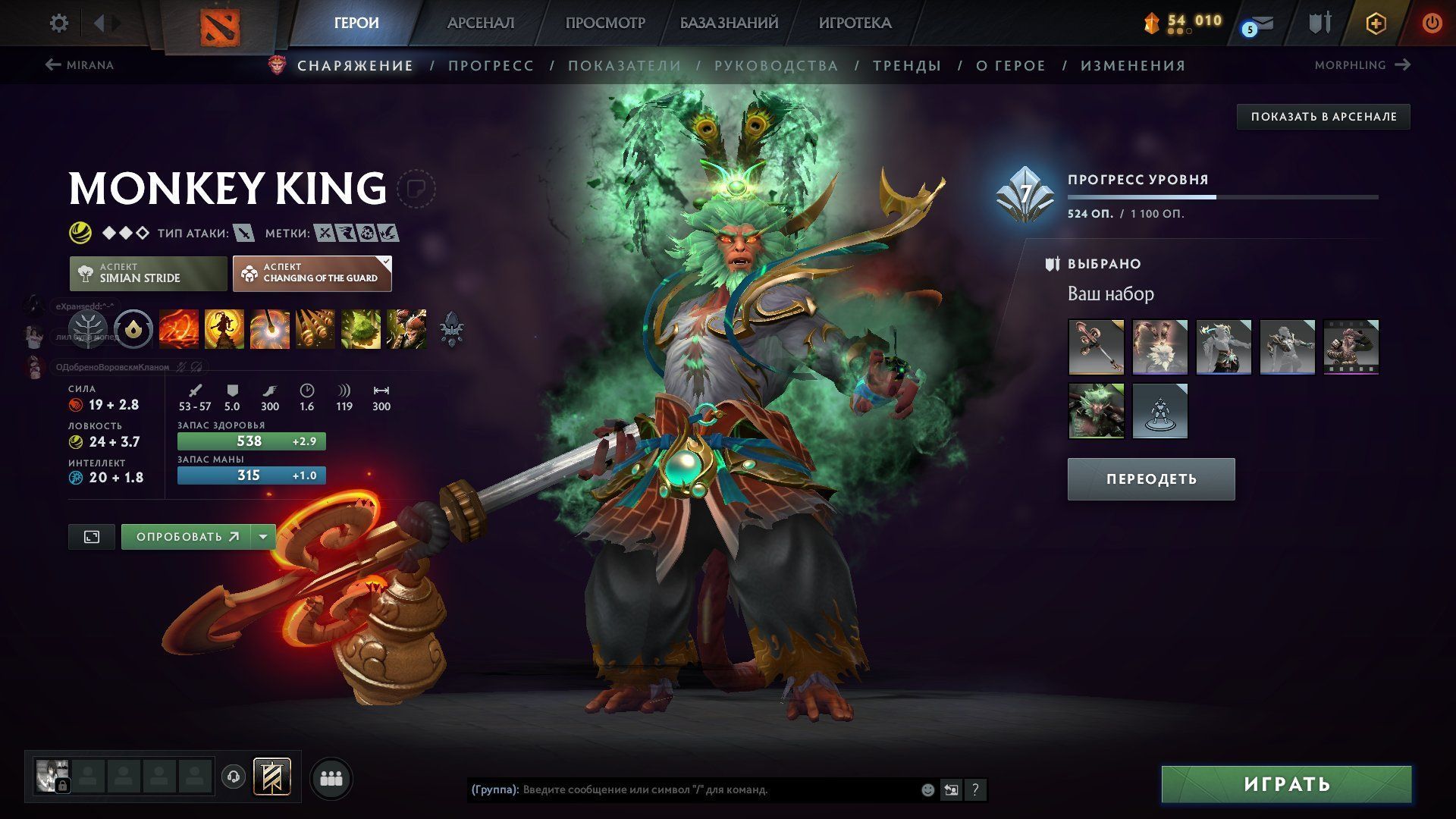Go to the Игротека tab
Image resolution: width=1456 pixels, height=819 pixels.
pyautogui.click(x=855, y=24)
